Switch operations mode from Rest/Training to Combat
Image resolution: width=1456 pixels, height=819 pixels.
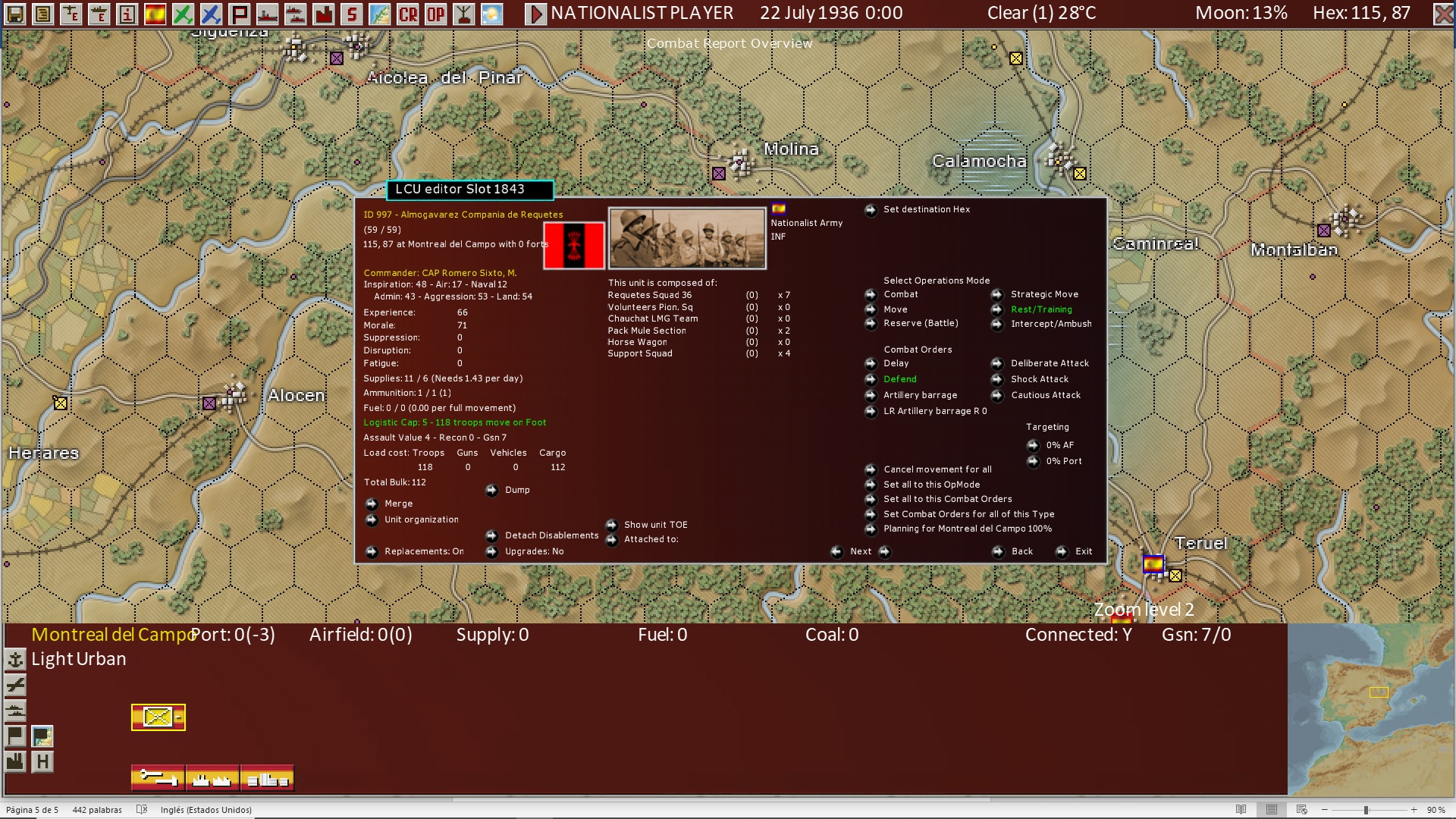click(899, 294)
